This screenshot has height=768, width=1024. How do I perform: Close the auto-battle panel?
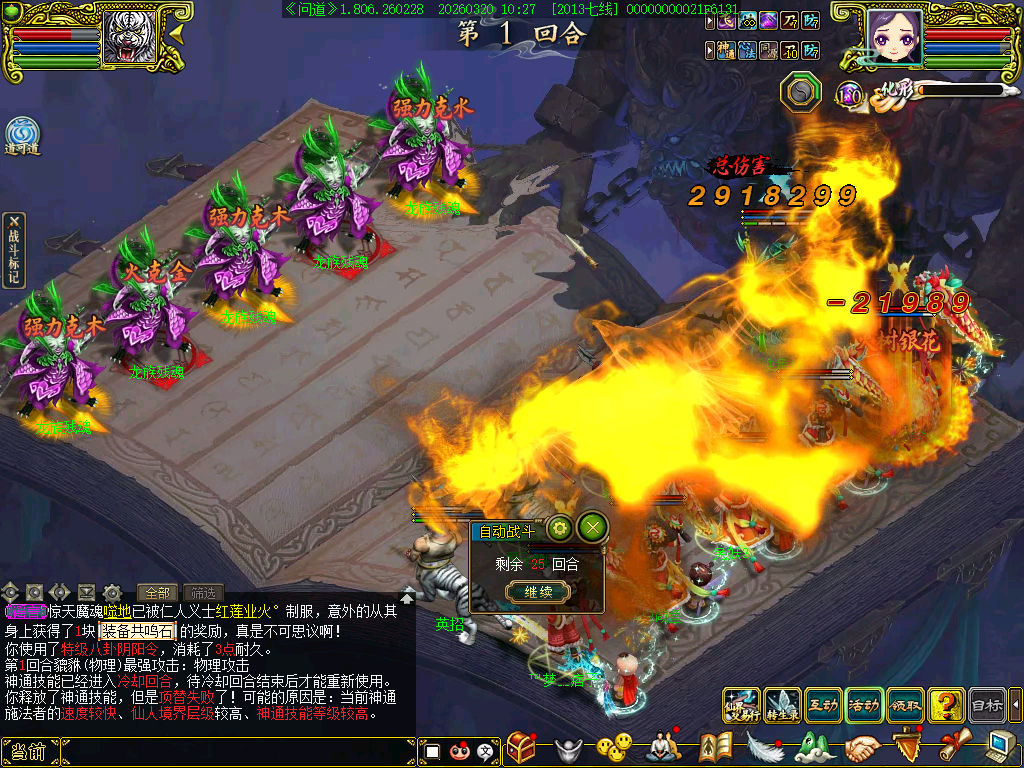(593, 527)
